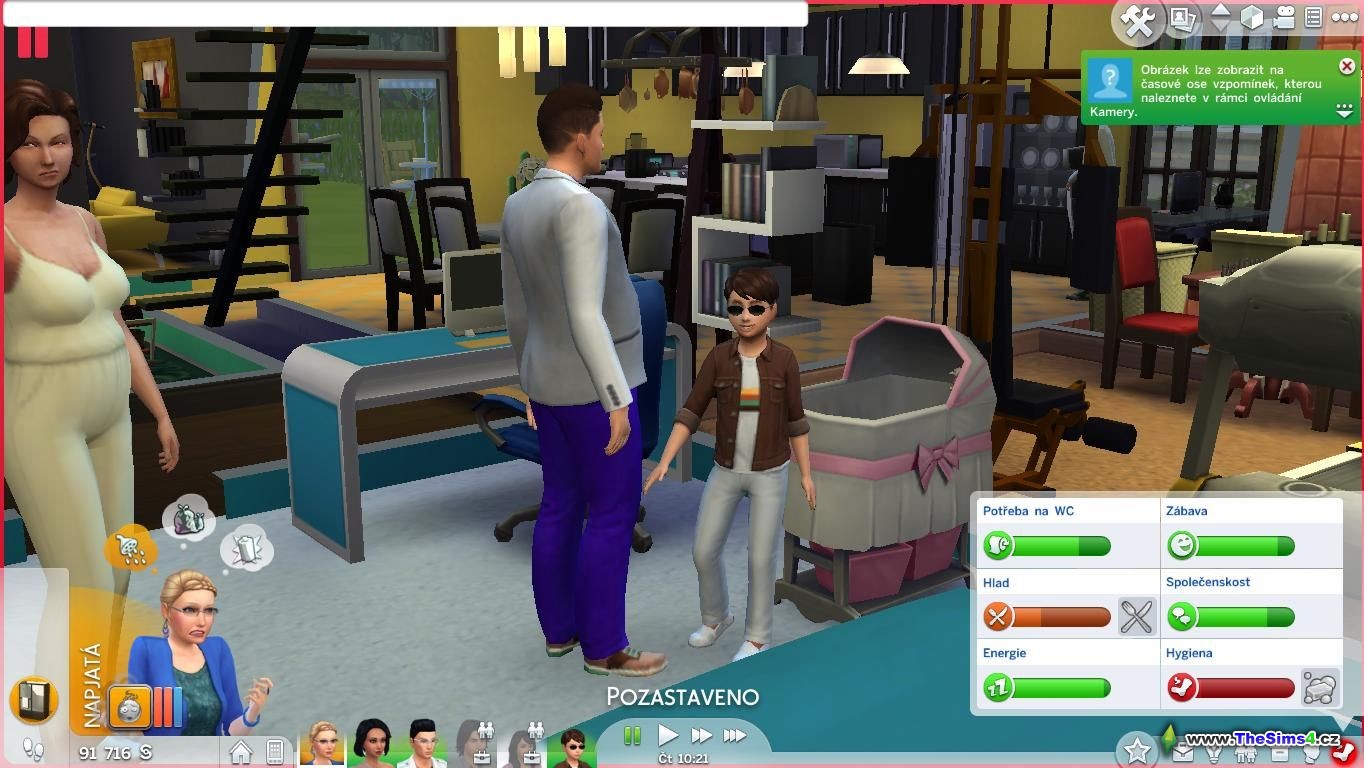Open the phone icon next to the house
Screen dimensions: 1364x768
[x=274, y=751]
